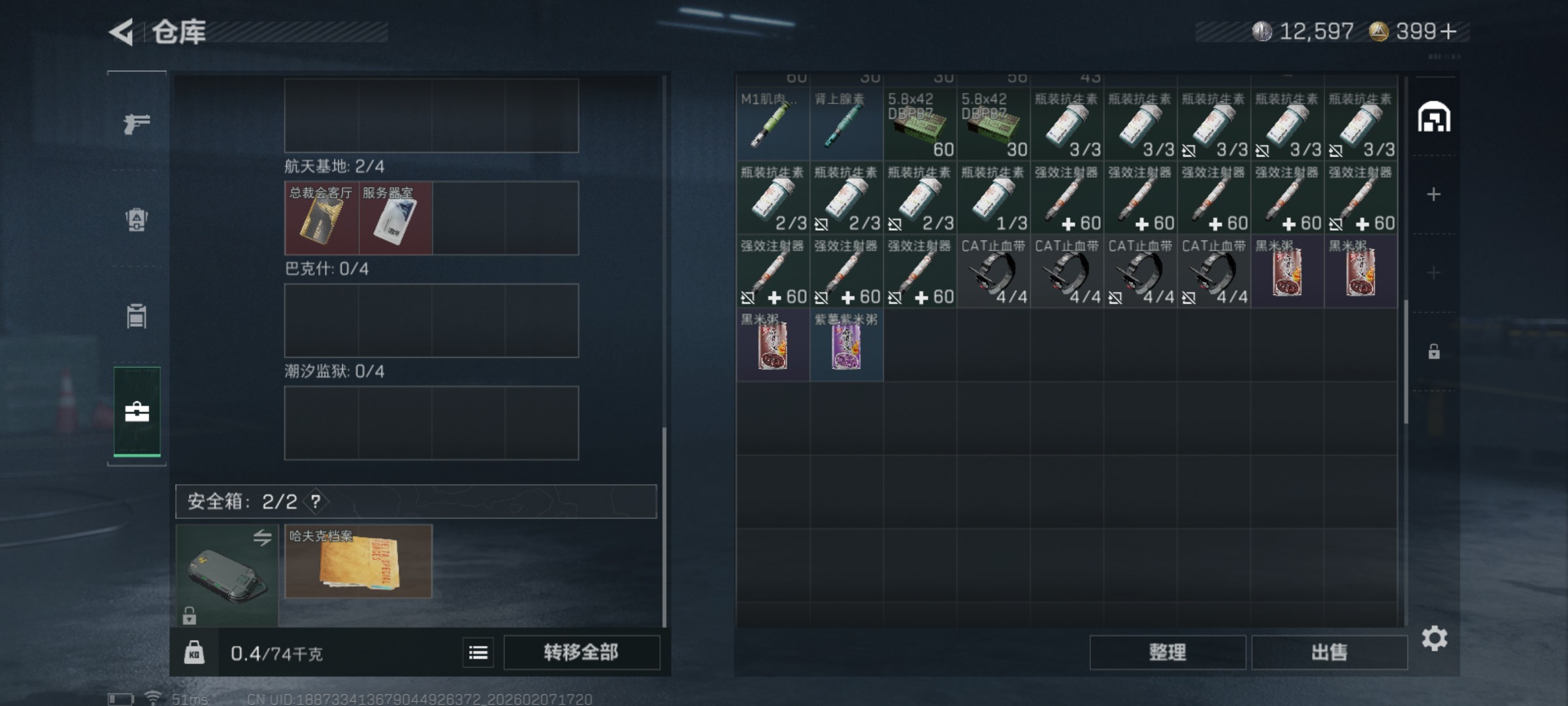Click the 哈夫克档案 folder item
1568x706 pixels.
click(359, 562)
